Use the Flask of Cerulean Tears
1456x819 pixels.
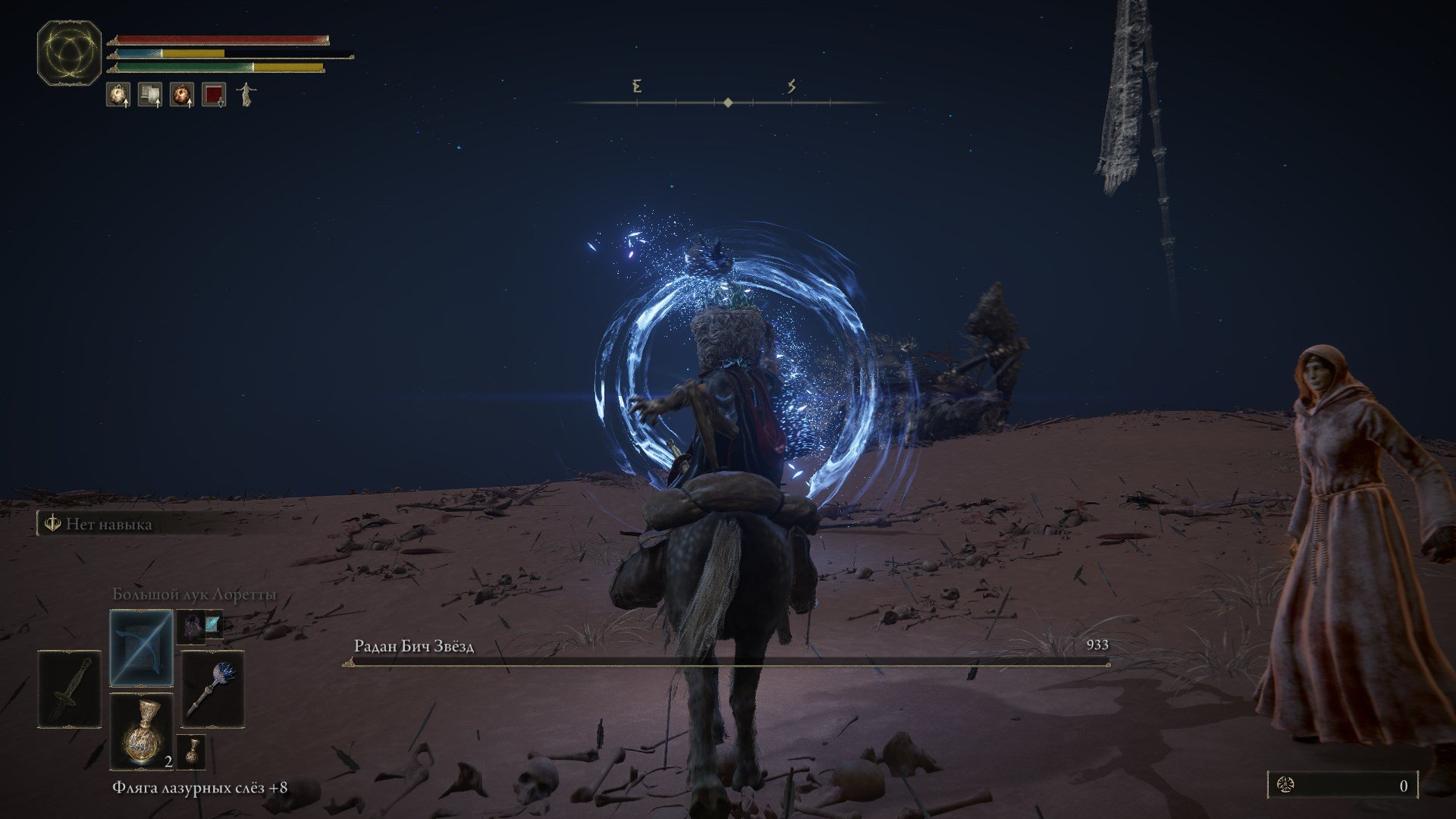click(x=141, y=731)
